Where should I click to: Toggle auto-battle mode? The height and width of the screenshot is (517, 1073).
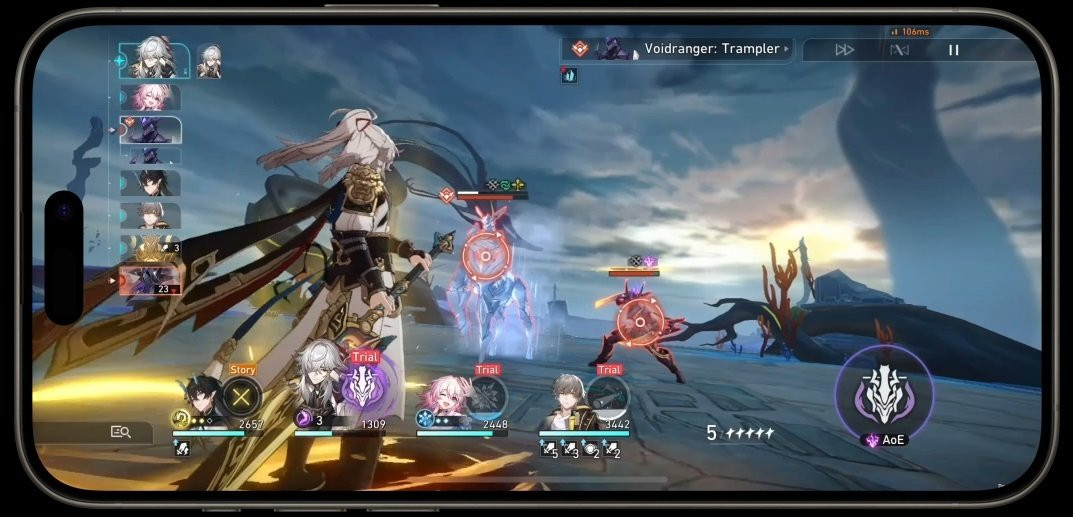point(899,50)
